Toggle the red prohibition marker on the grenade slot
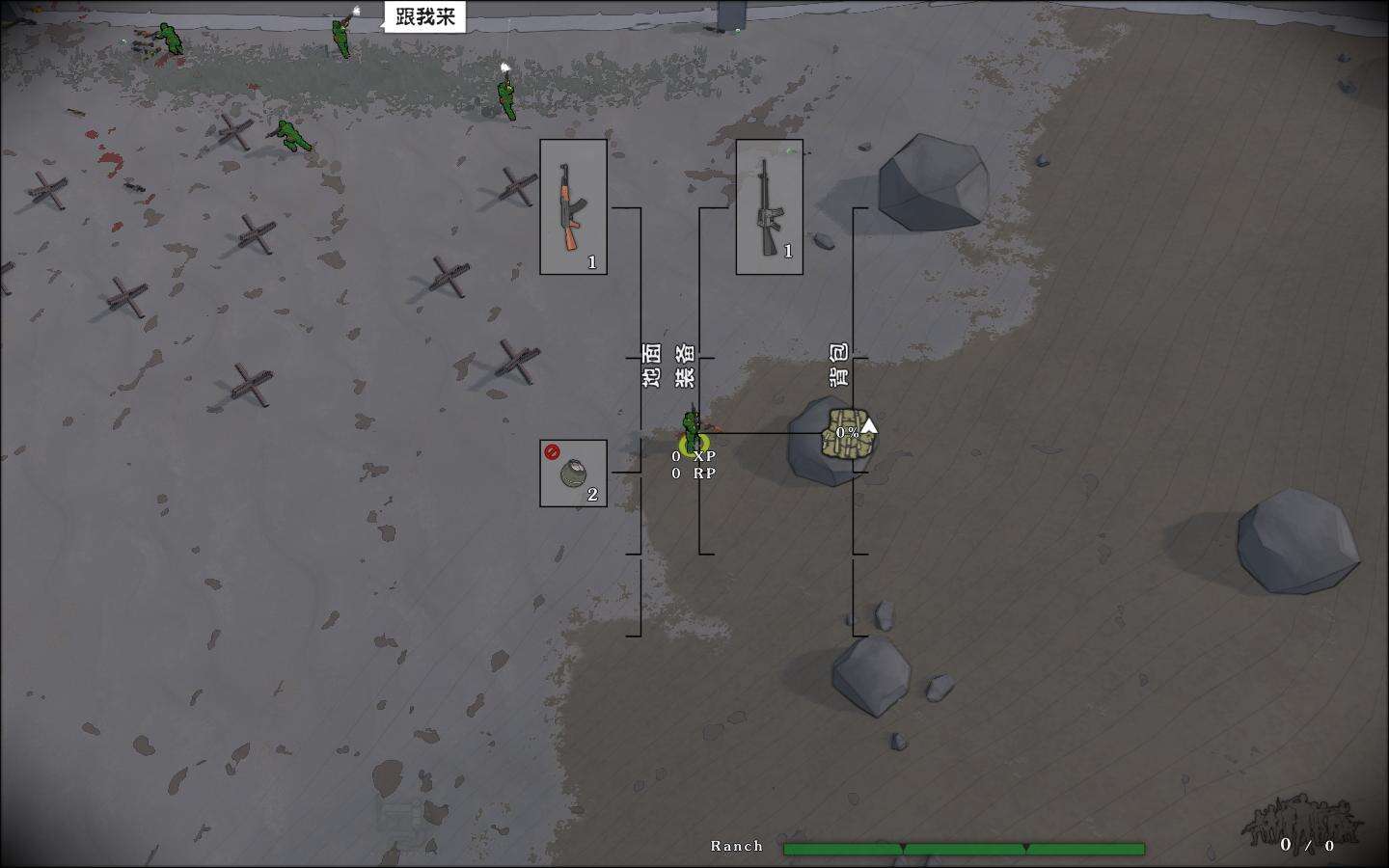Viewport: 1389px width, 868px height. [550, 449]
